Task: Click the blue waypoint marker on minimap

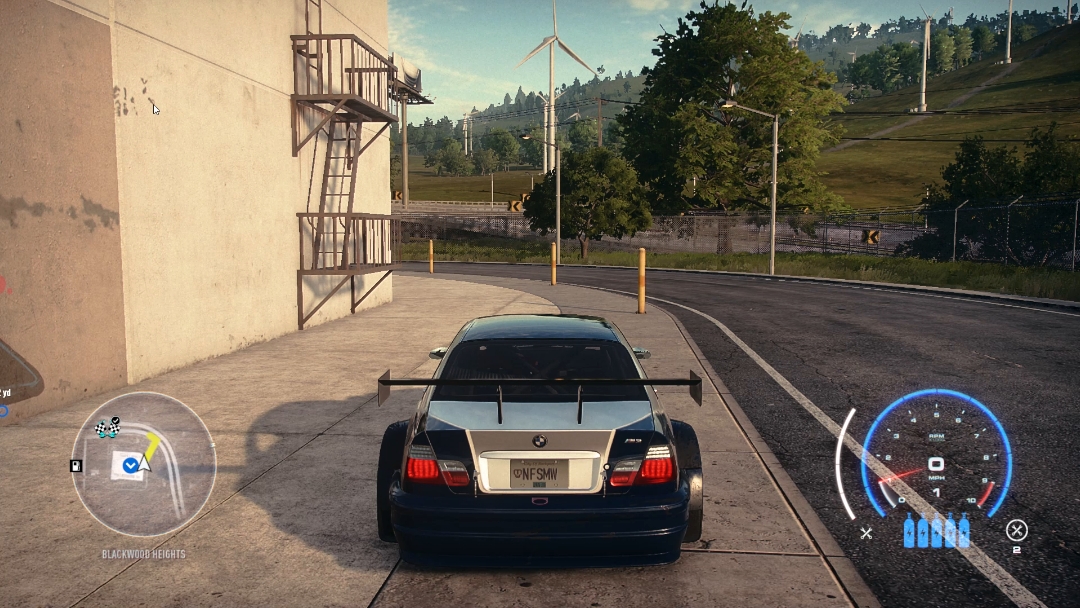Action: [130, 464]
